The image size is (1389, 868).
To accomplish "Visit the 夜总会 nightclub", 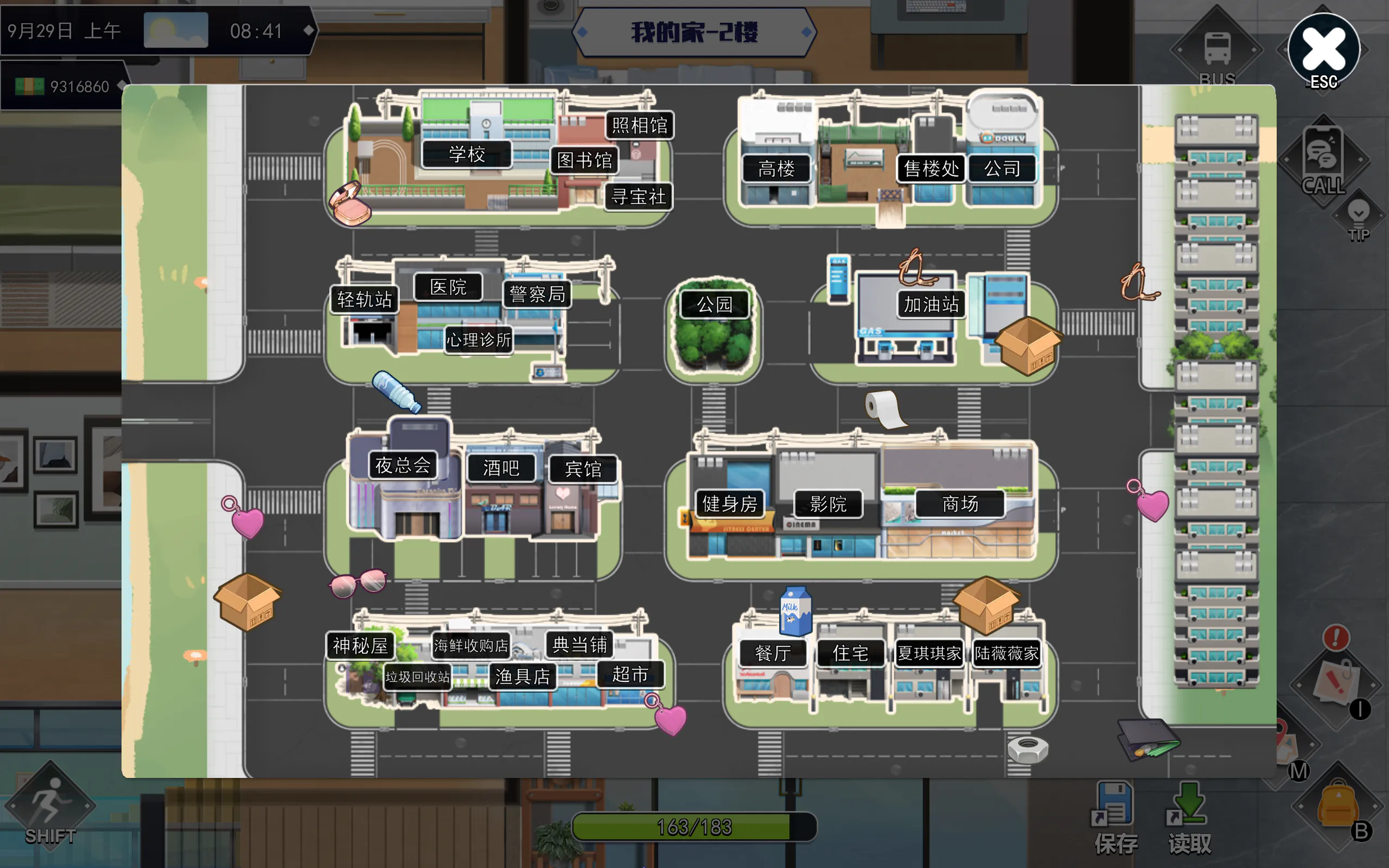I will [x=403, y=465].
